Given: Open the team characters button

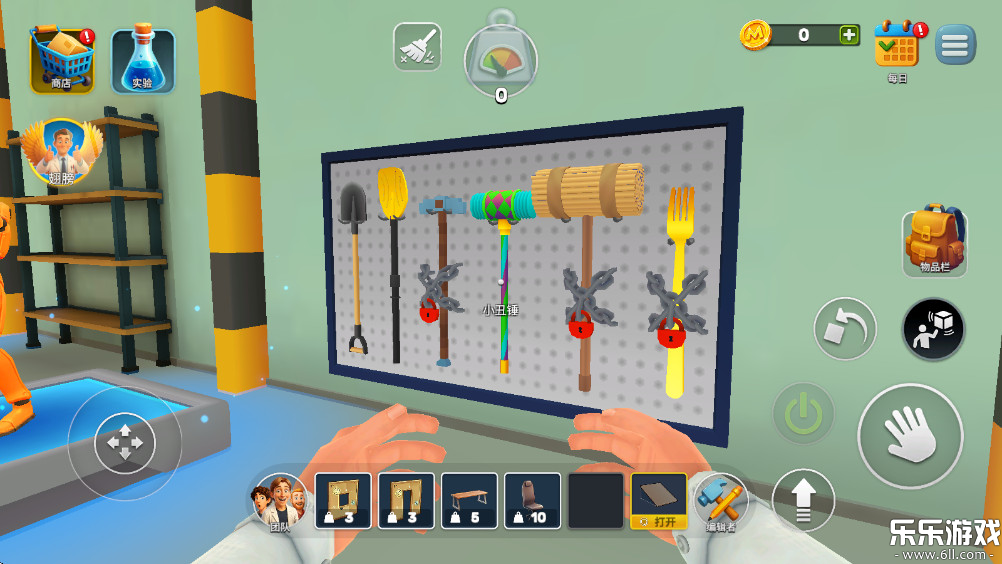Looking at the screenshot, I should point(279,501).
